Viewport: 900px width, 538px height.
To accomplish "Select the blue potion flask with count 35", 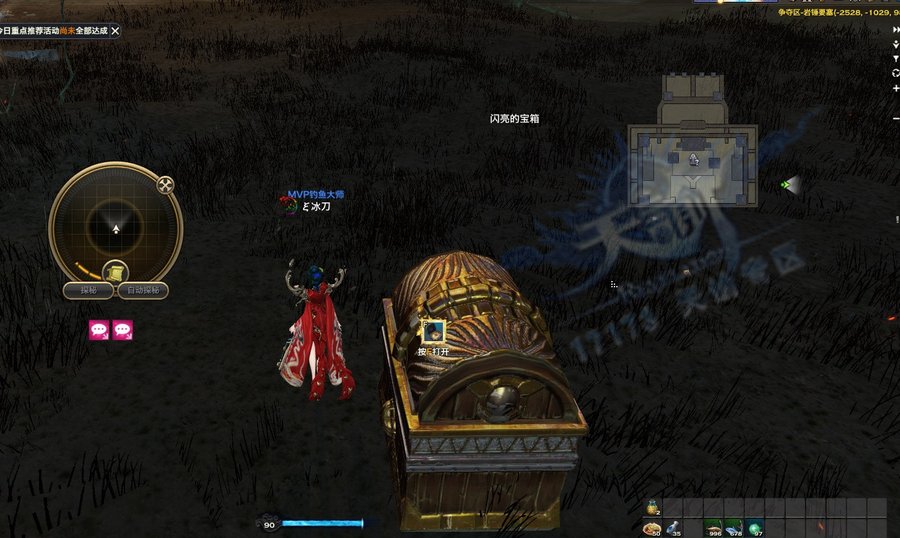I will point(674,528).
